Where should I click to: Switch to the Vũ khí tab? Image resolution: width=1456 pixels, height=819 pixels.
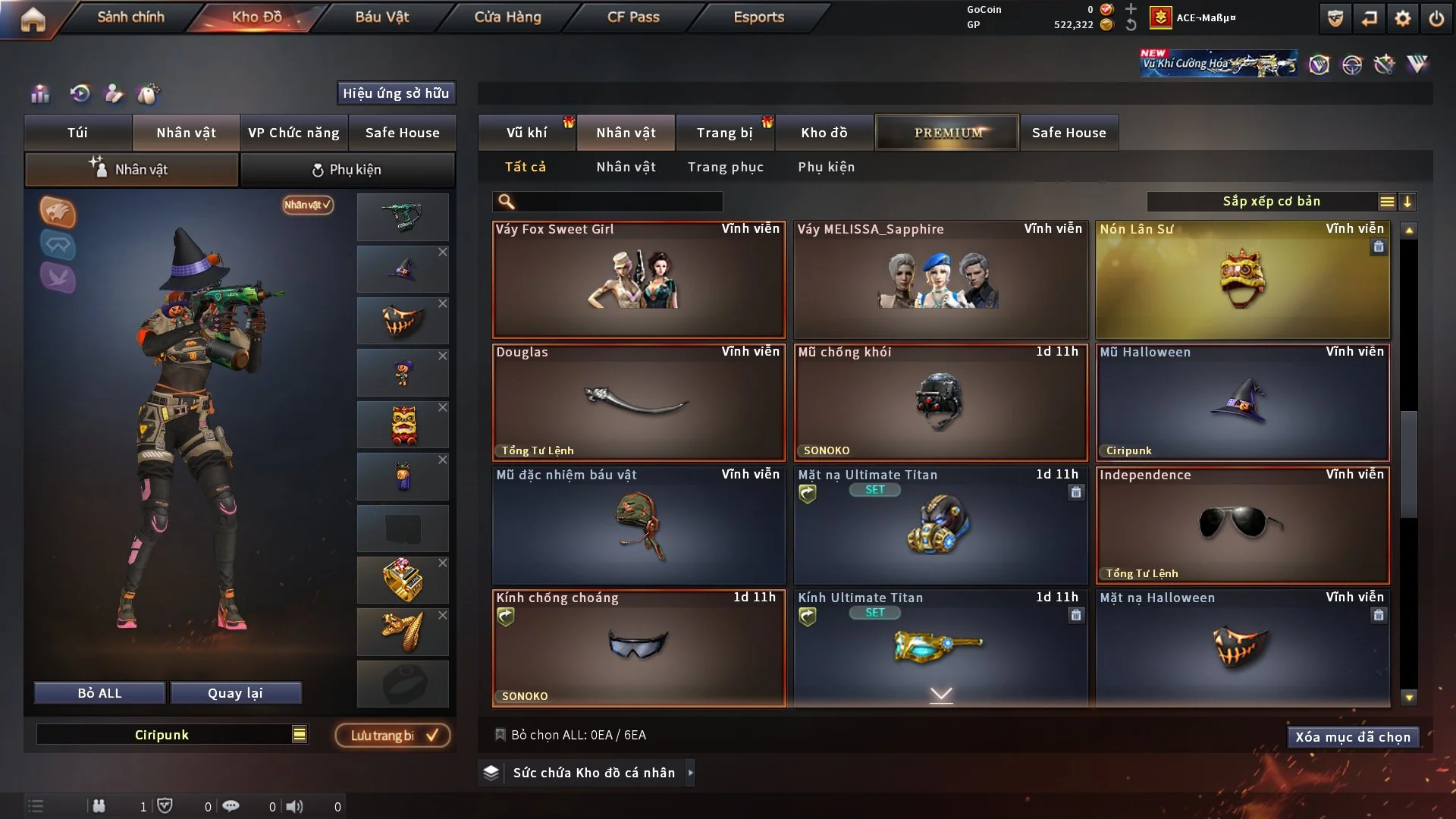coord(526,133)
